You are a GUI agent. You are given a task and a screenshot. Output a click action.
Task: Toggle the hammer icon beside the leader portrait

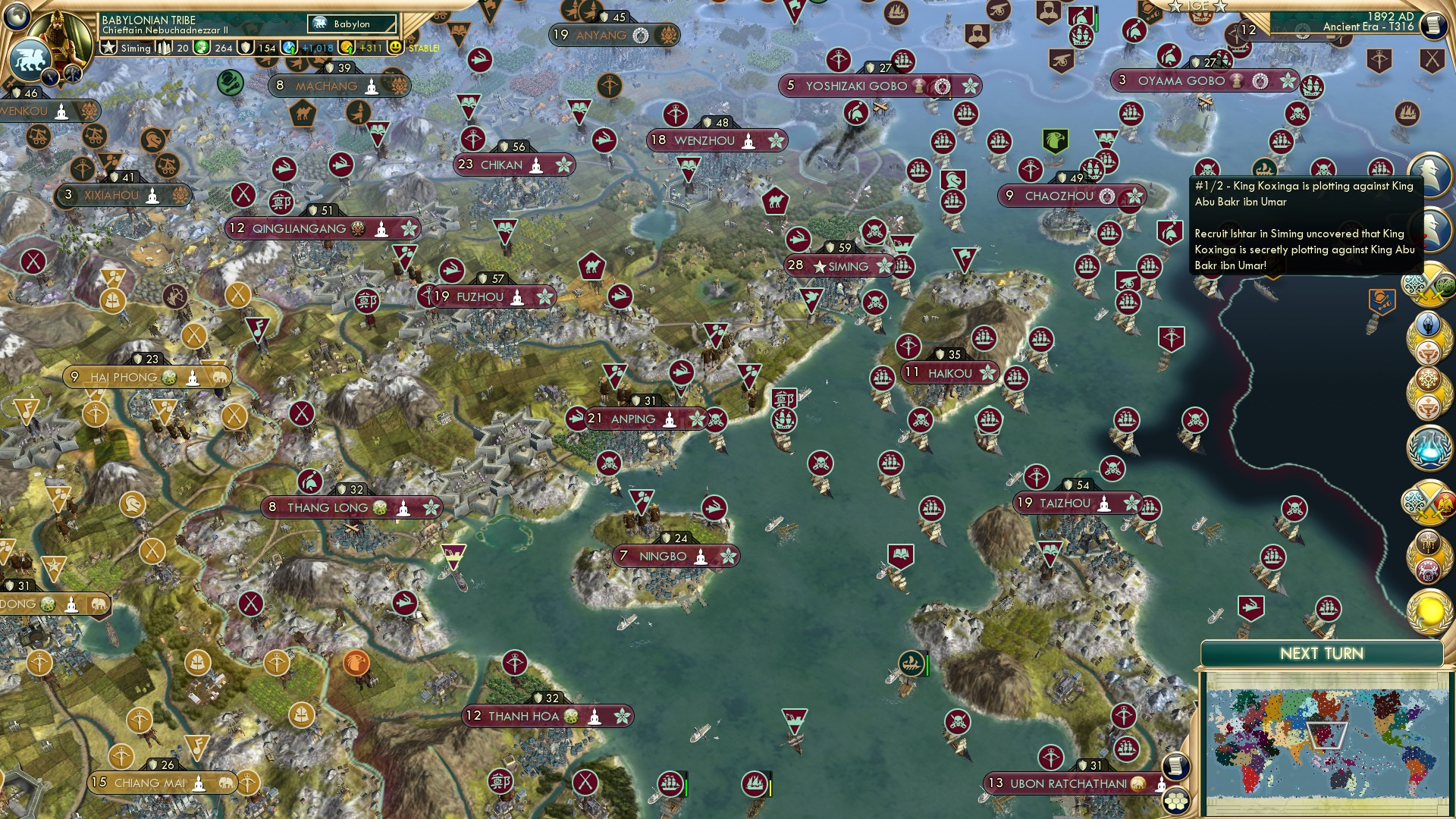pos(73,74)
